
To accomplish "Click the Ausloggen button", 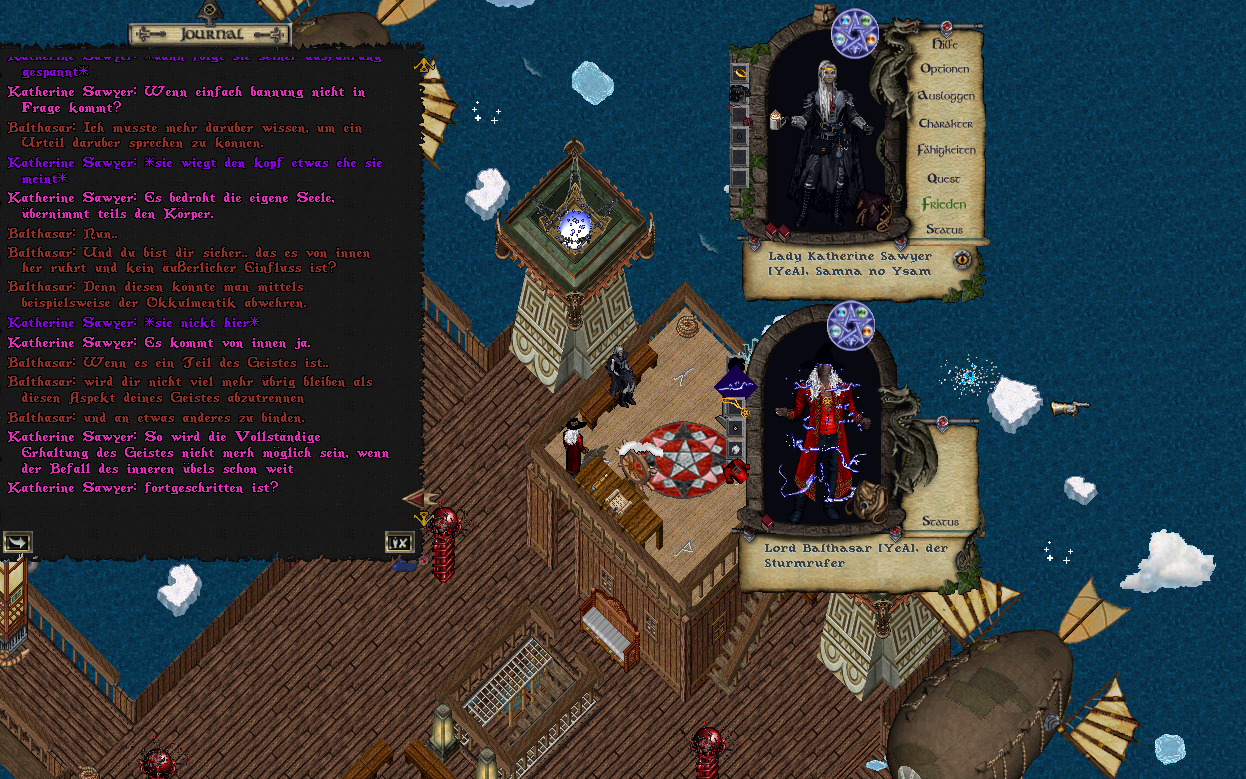I will [945, 96].
